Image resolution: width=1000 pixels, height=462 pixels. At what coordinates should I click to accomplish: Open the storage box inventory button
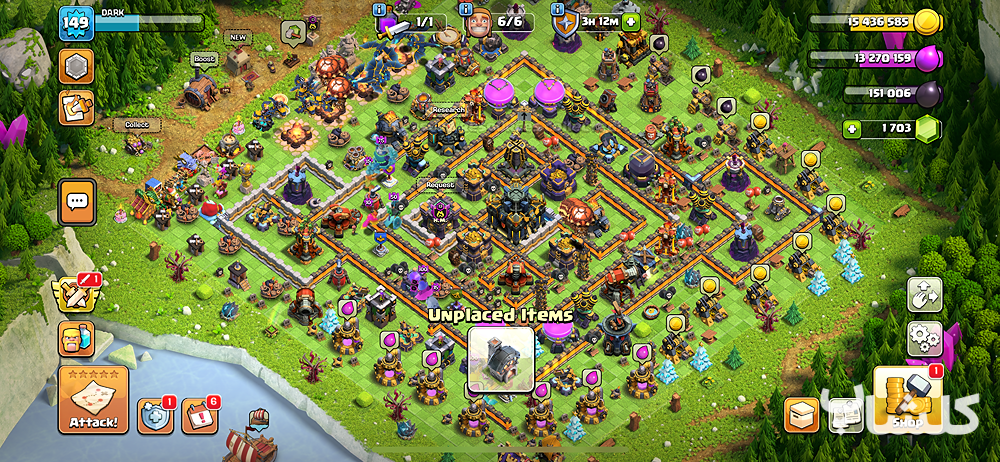[x=802, y=413]
